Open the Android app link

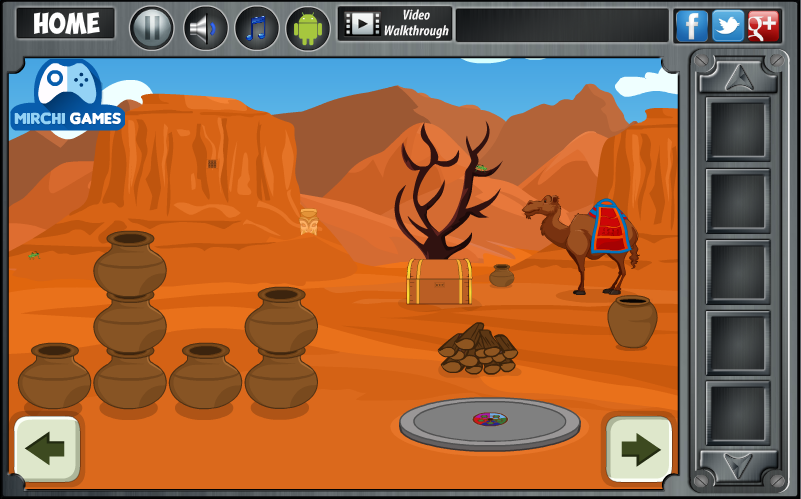tap(308, 27)
